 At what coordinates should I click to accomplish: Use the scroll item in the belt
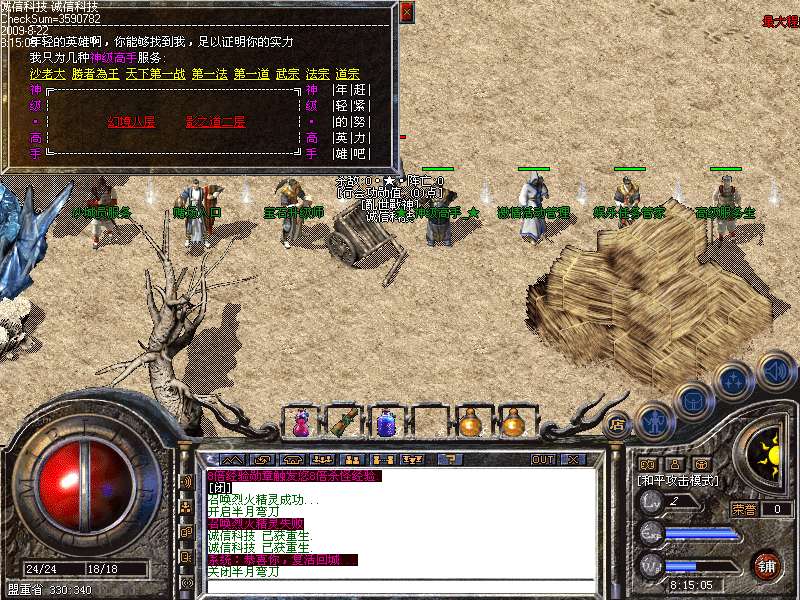click(343, 423)
